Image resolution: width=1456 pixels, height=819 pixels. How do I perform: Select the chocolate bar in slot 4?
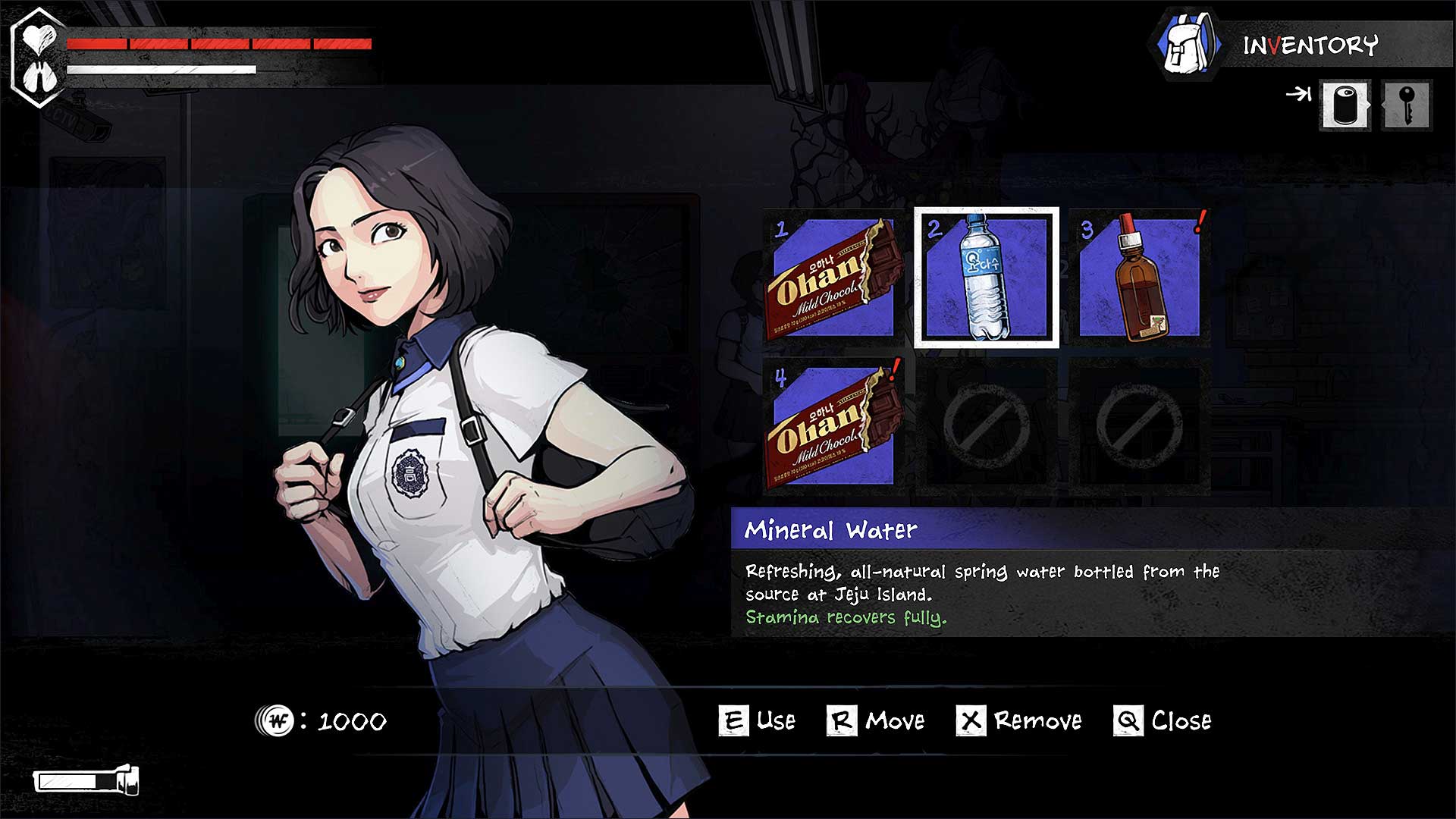833,427
